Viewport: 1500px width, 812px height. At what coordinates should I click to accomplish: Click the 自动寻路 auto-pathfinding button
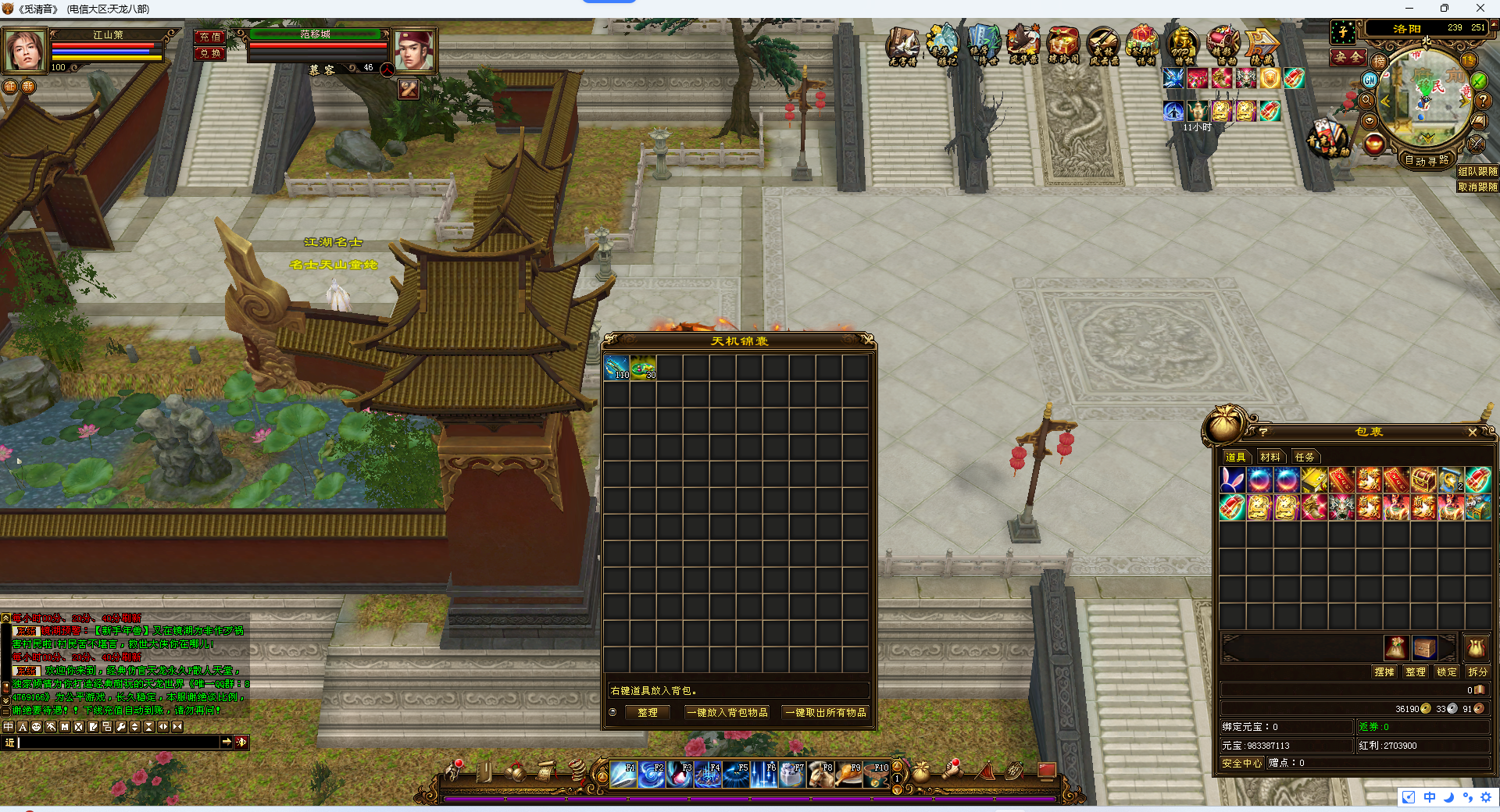click(1427, 160)
